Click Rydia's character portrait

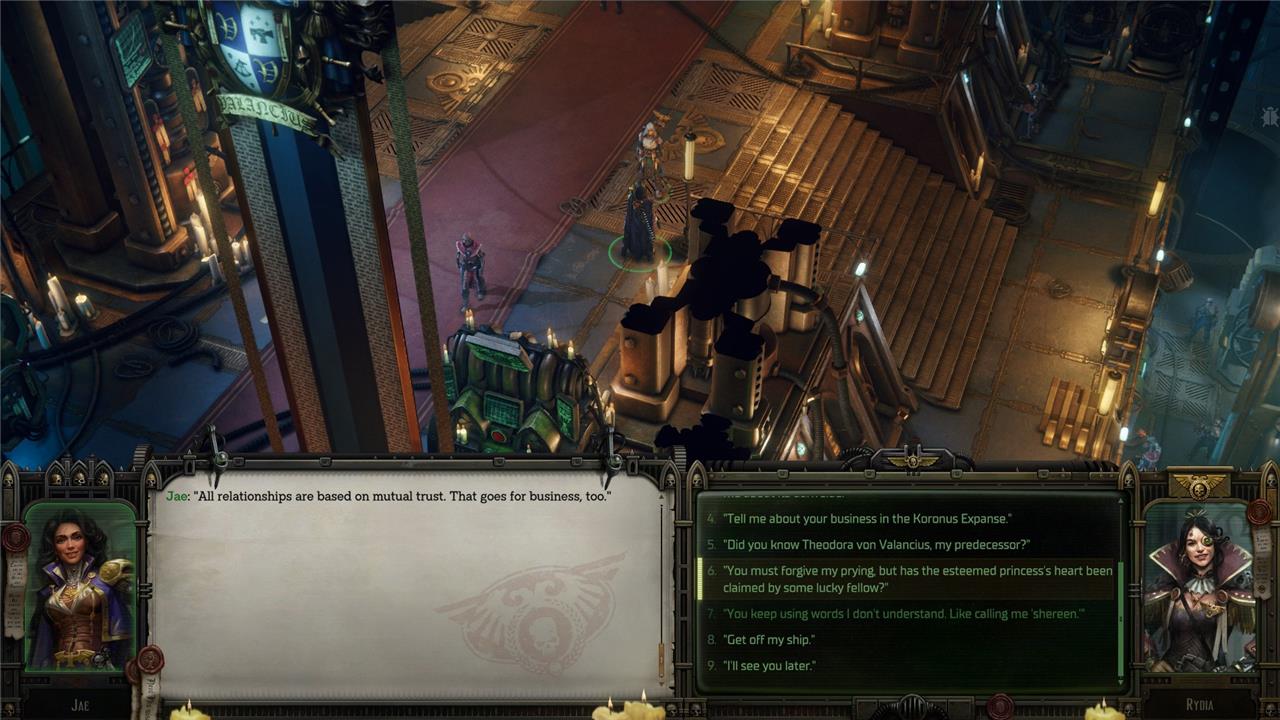tap(1199, 586)
